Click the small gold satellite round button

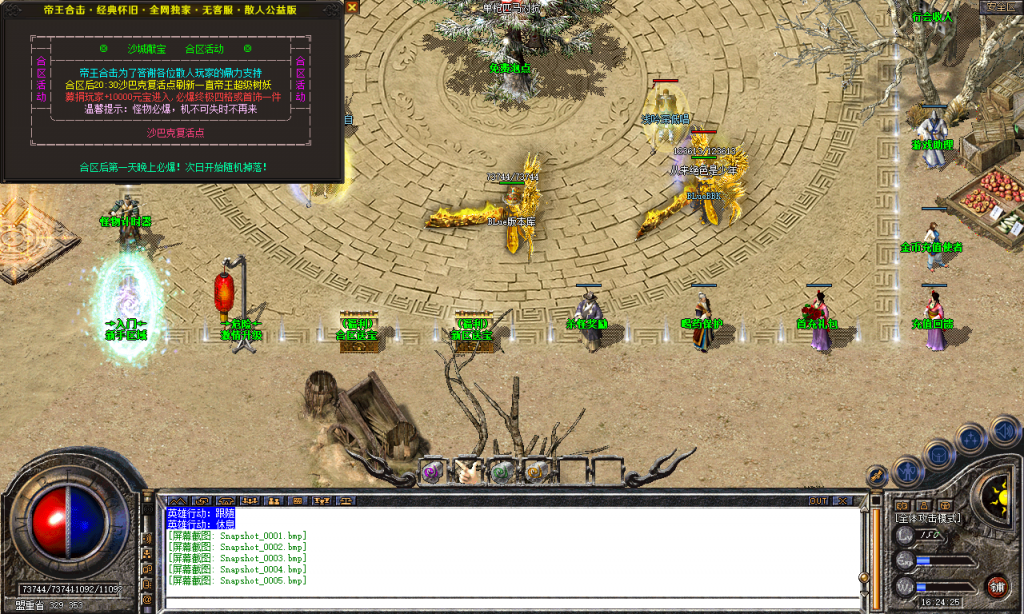point(877,477)
